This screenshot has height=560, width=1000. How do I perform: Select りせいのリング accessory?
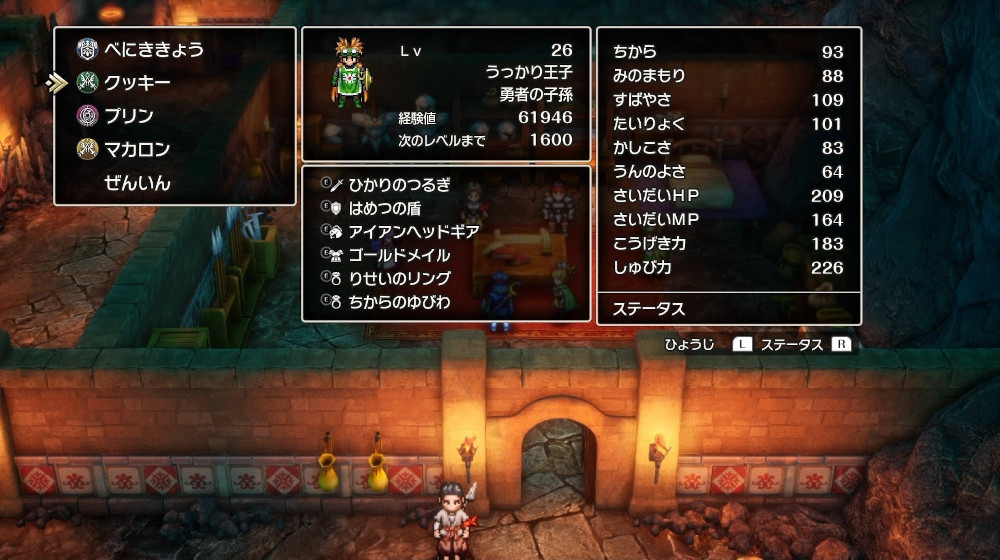(x=399, y=278)
